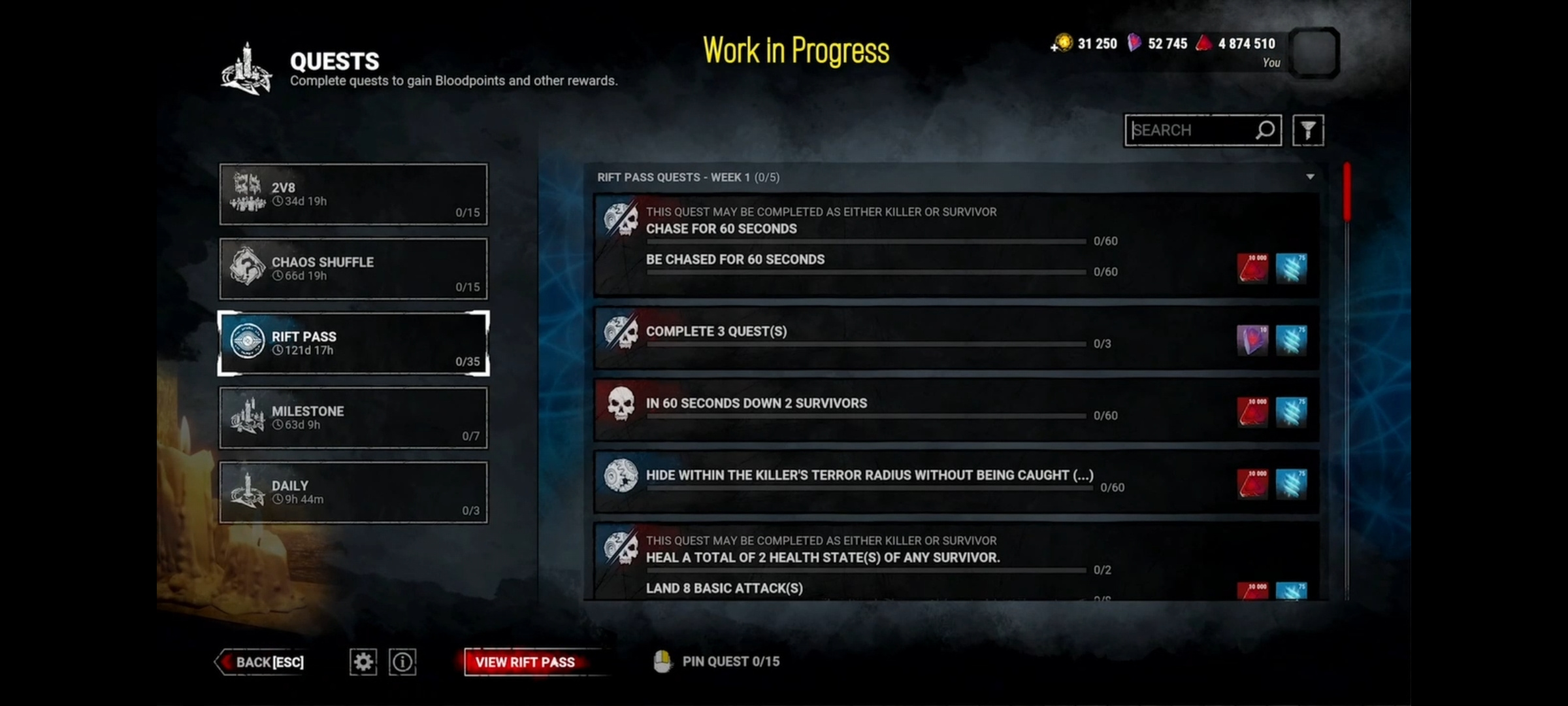Click the Bloodpoints reward icon on the chase quest
This screenshot has height=706, width=1568.
(1252, 268)
